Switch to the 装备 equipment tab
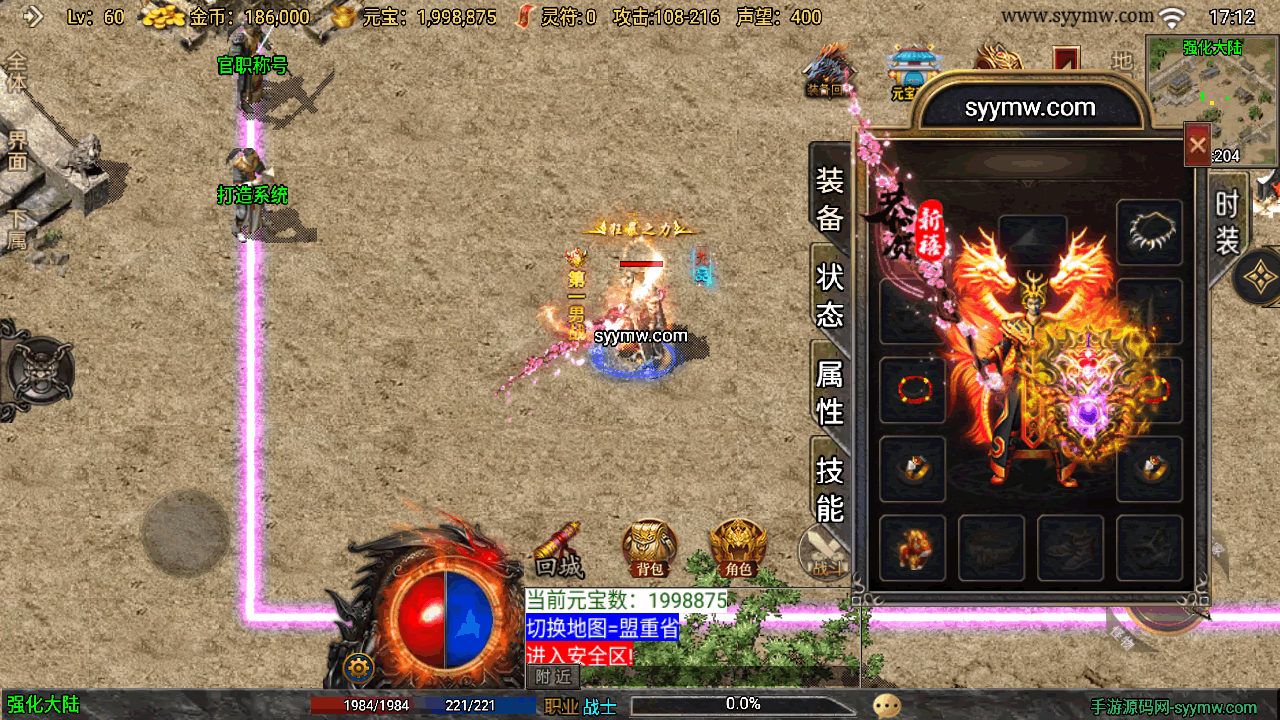This screenshot has width=1280, height=720. (830, 199)
